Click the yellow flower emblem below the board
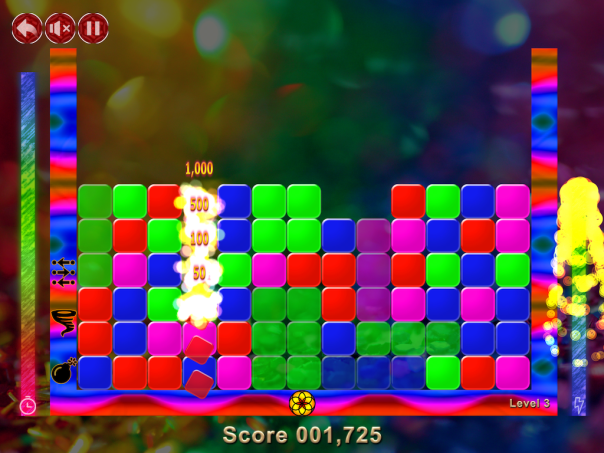Image resolution: width=604 pixels, height=453 pixels. [x=302, y=403]
